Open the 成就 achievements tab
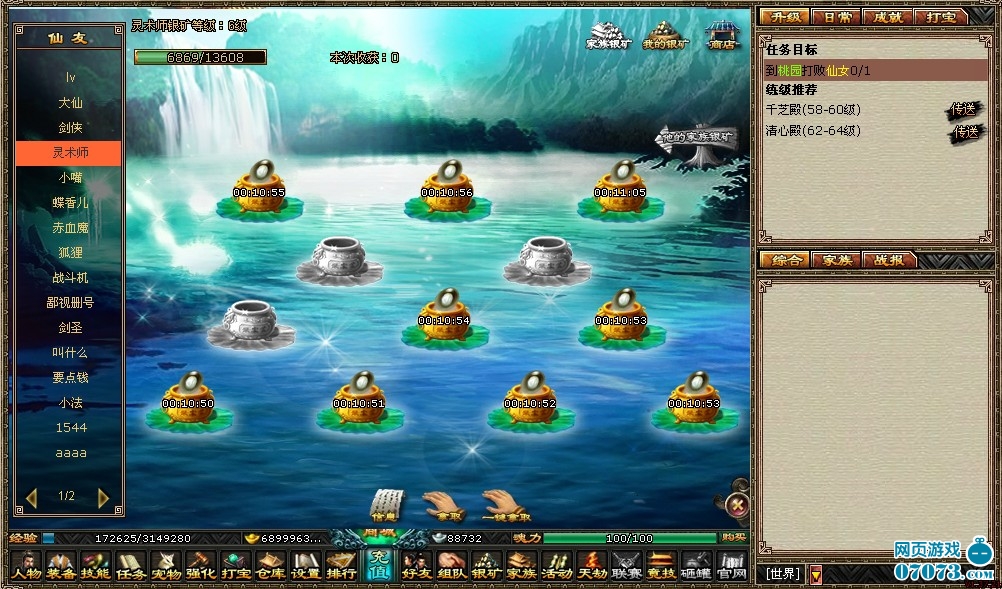This screenshot has height=589, width=1002. [888, 17]
